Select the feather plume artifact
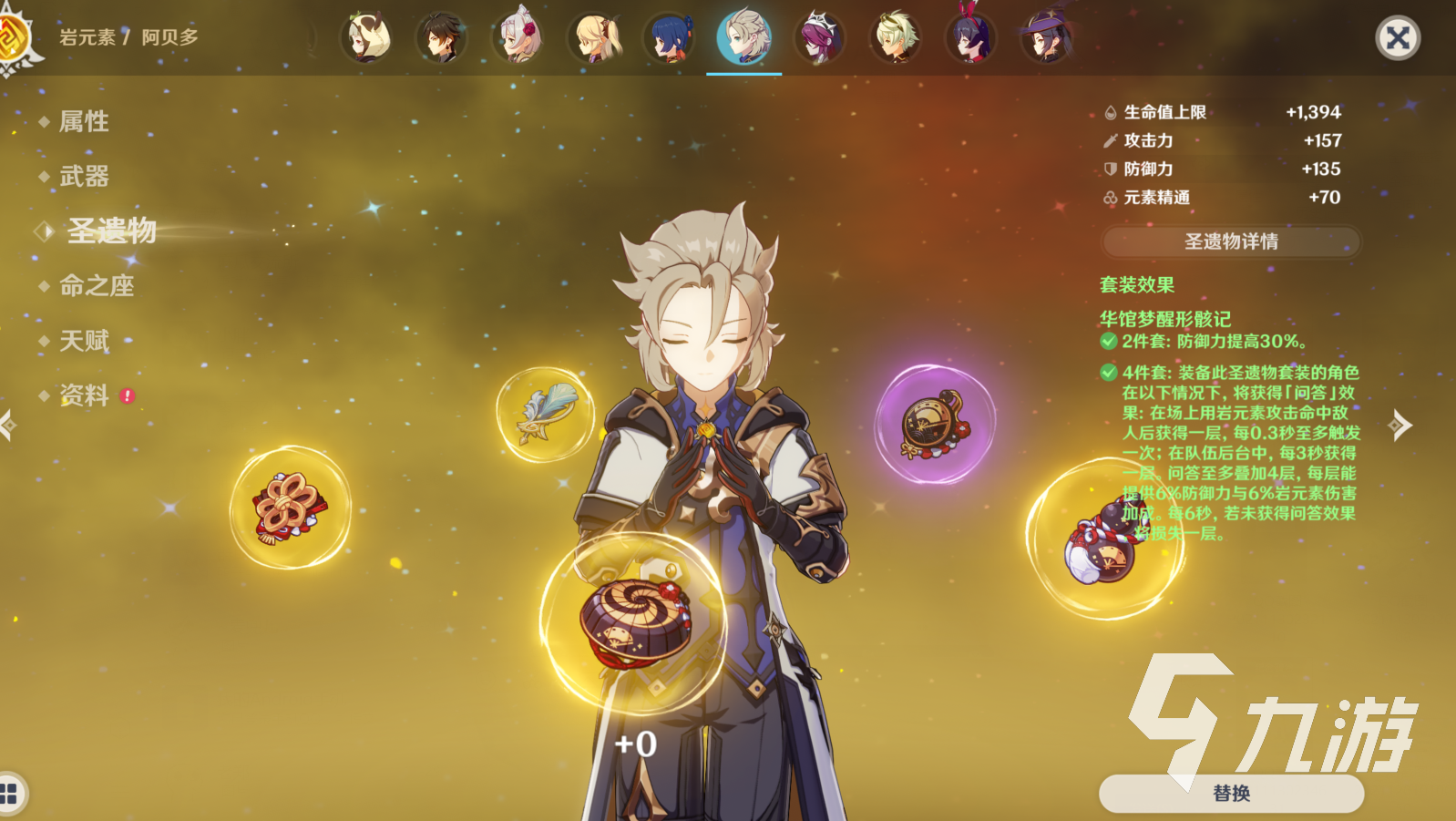The width and height of the screenshot is (1456, 821). [x=546, y=415]
